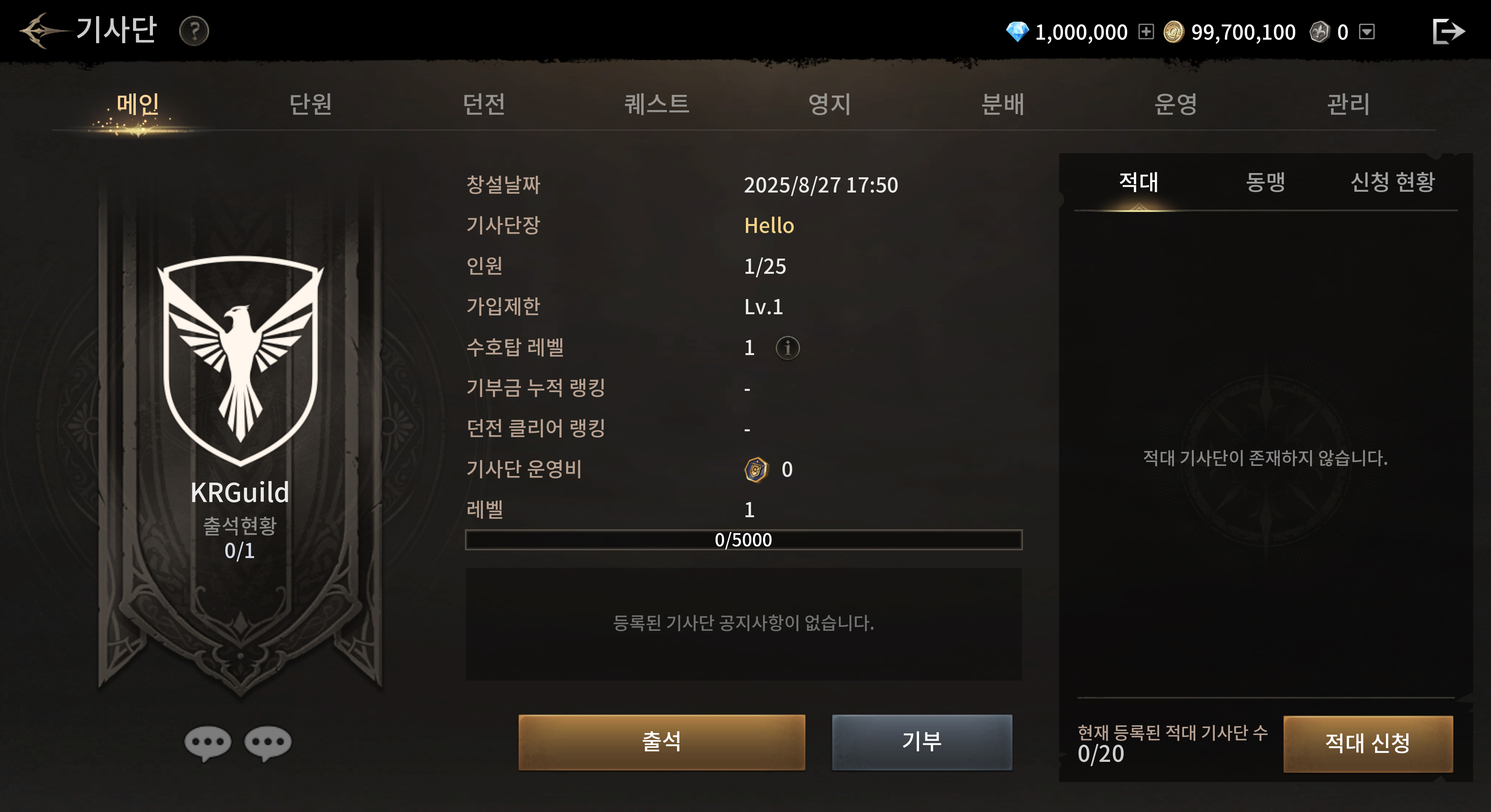The height and width of the screenshot is (812, 1491).
Task: Open the 던전 tab
Action: click(484, 105)
